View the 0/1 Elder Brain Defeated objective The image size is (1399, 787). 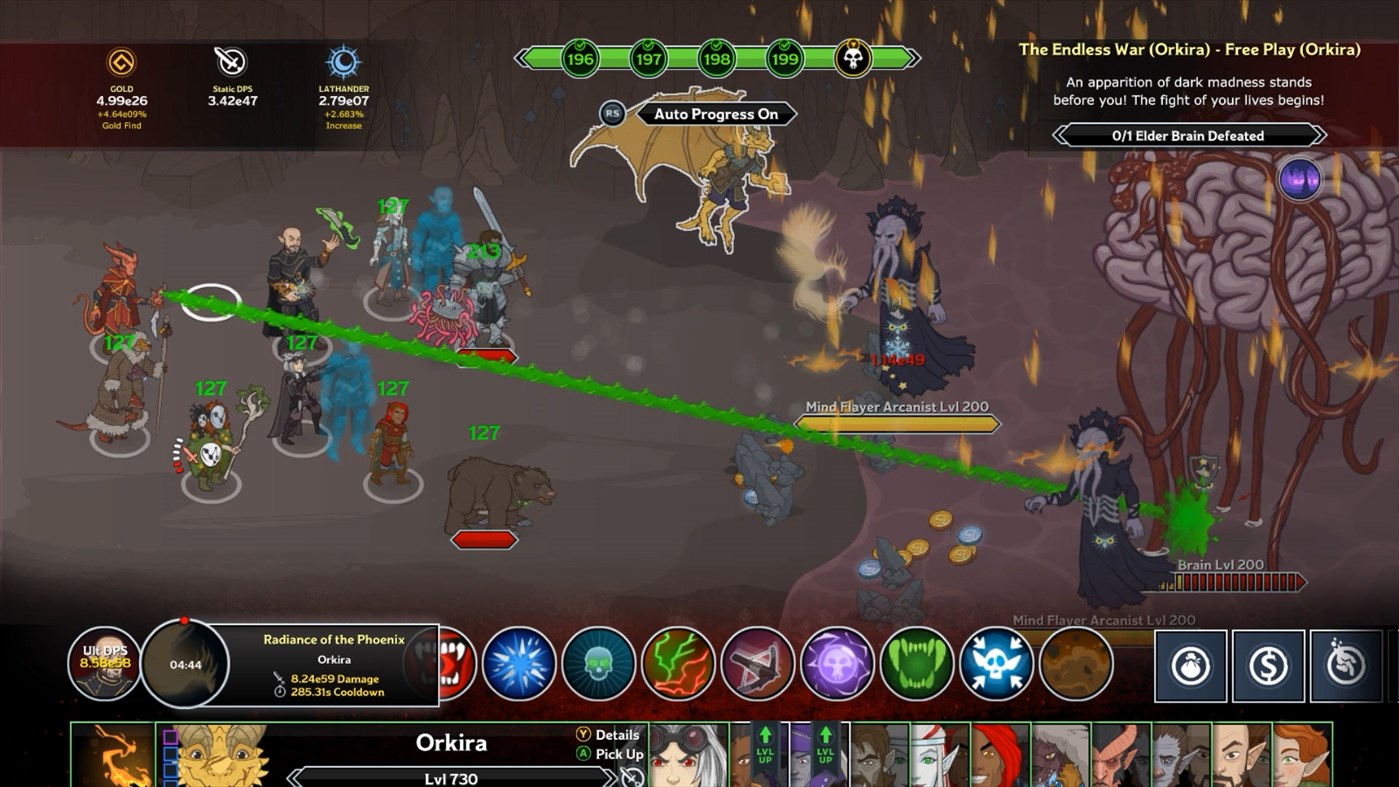1188,135
